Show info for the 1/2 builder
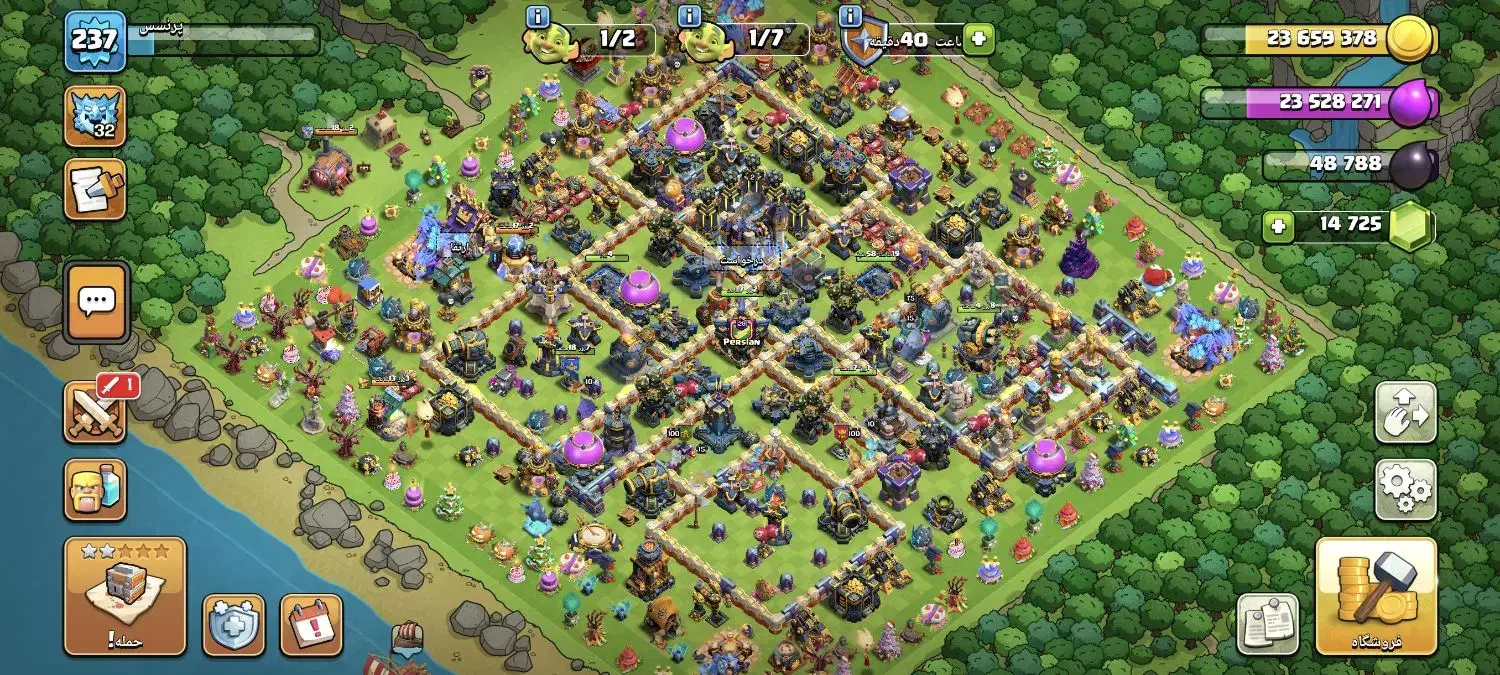1500x675 pixels. [538, 16]
